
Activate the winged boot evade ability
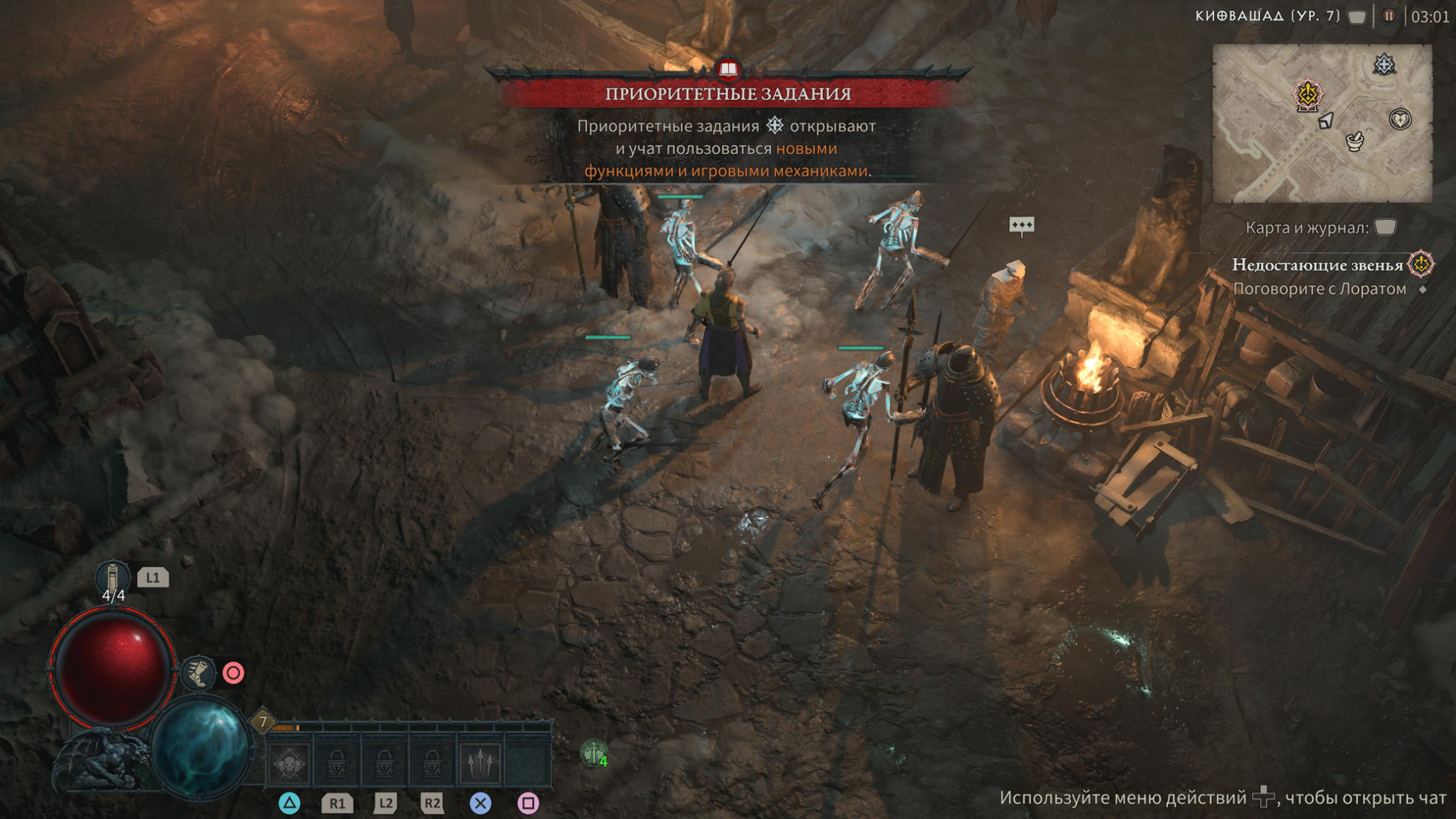pyautogui.click(x=199, y=673)
